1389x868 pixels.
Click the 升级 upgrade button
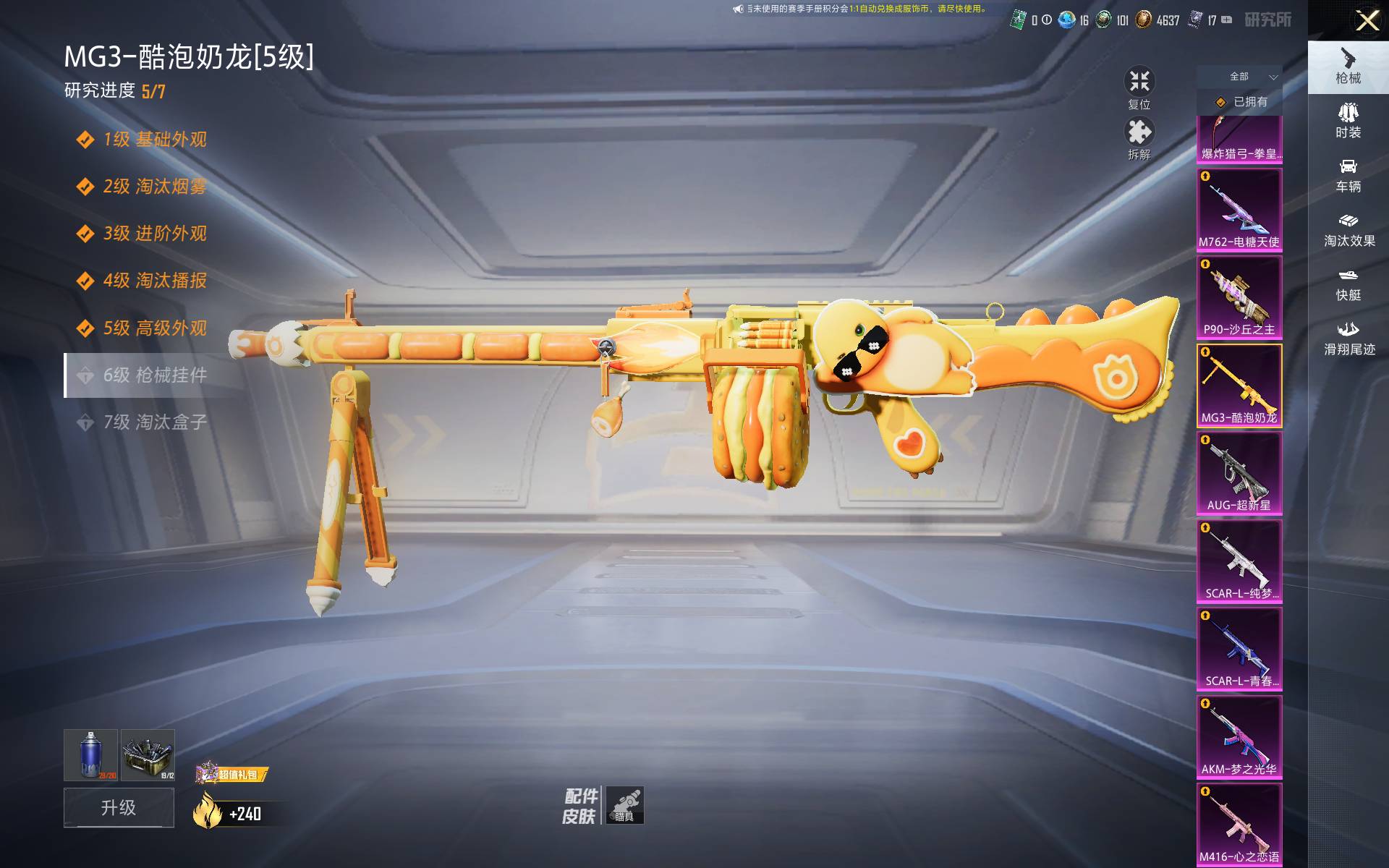119,807
